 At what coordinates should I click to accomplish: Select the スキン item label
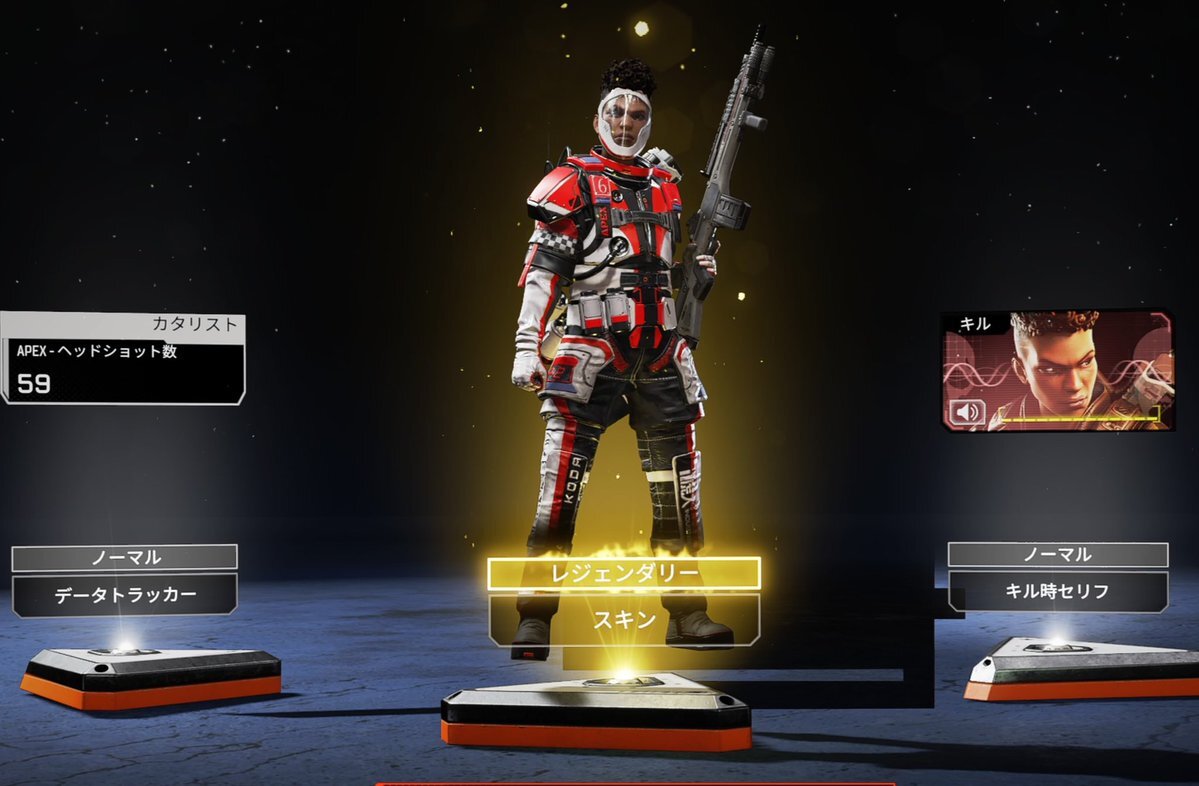623,620
